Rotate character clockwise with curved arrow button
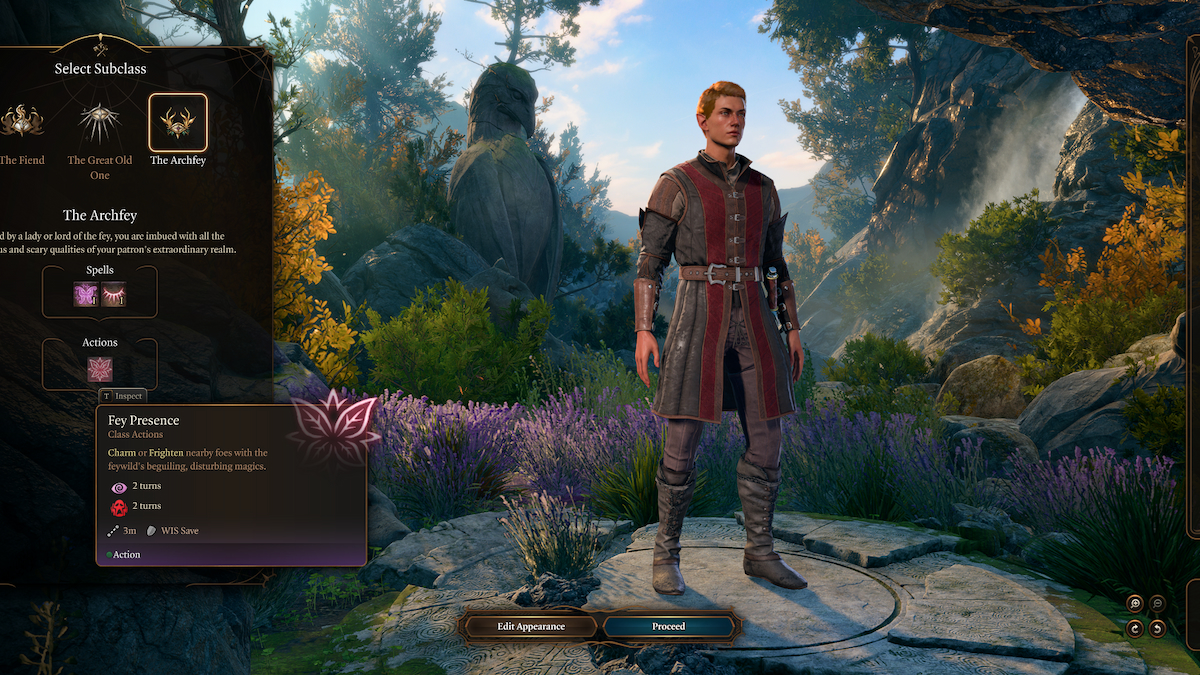The image size is (1200, 675). [x=1134, y=628]
